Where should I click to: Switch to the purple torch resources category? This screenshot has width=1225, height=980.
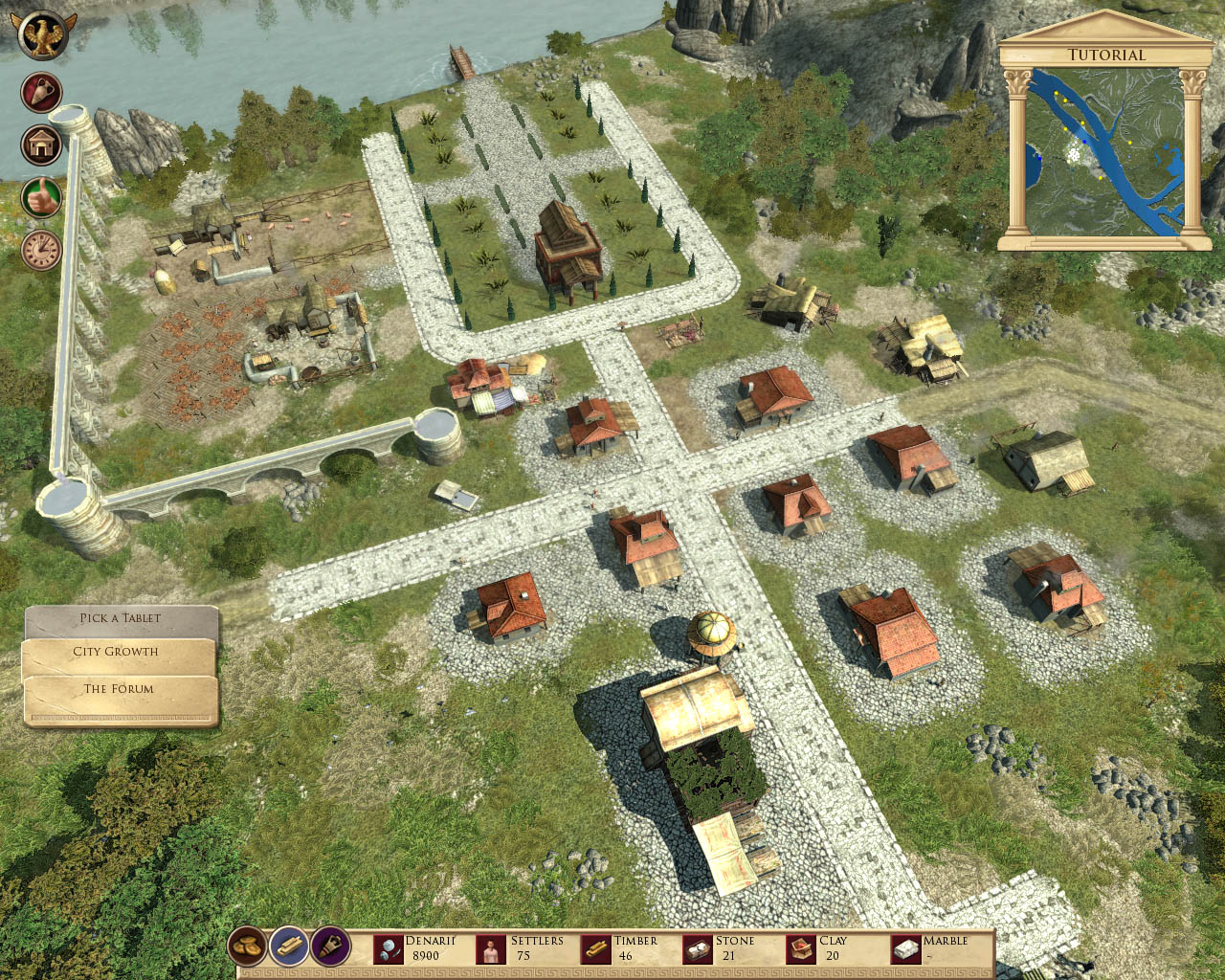pos(330,947)
